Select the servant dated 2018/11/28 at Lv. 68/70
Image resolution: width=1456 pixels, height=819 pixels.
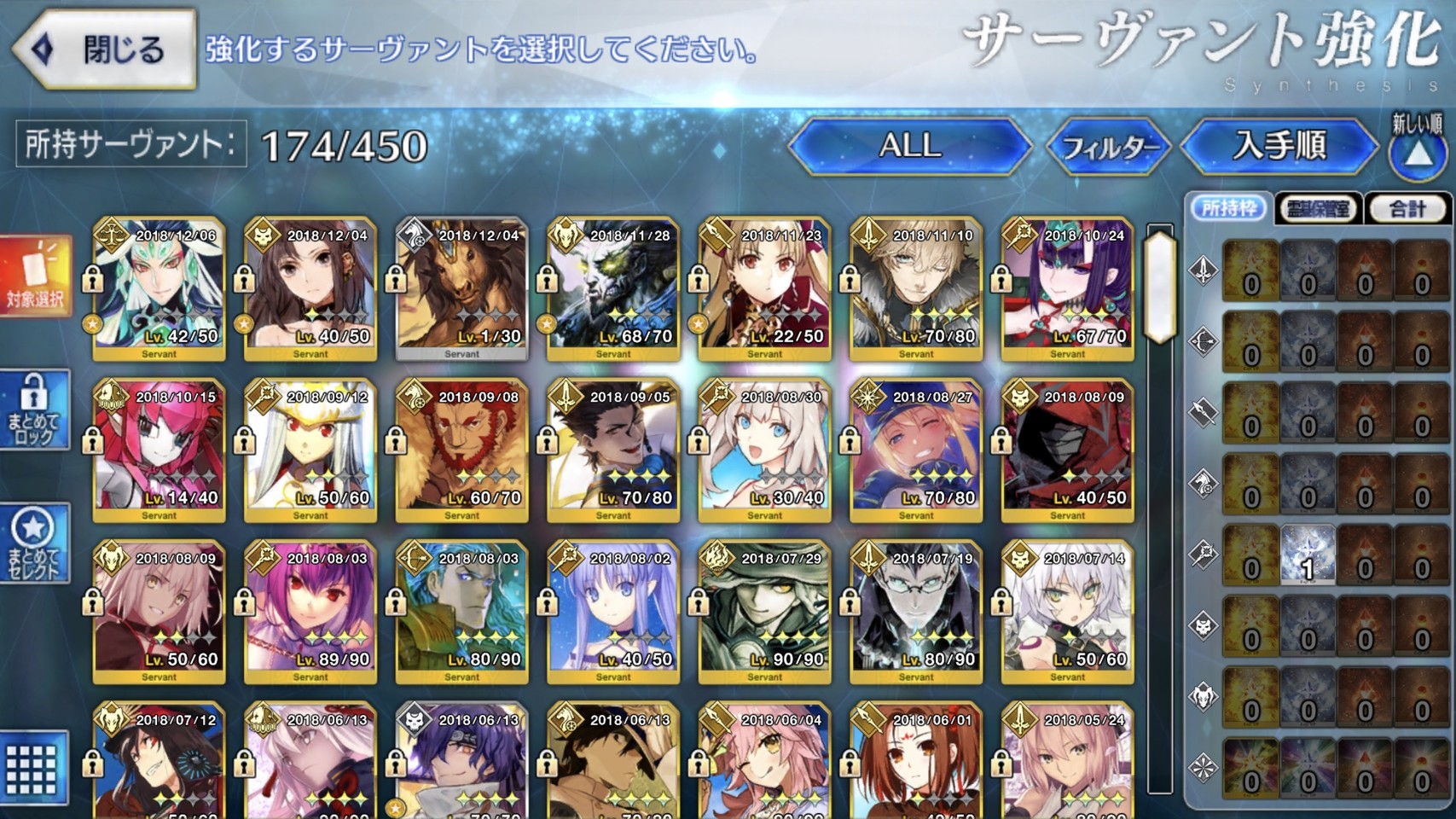(613, 289)
